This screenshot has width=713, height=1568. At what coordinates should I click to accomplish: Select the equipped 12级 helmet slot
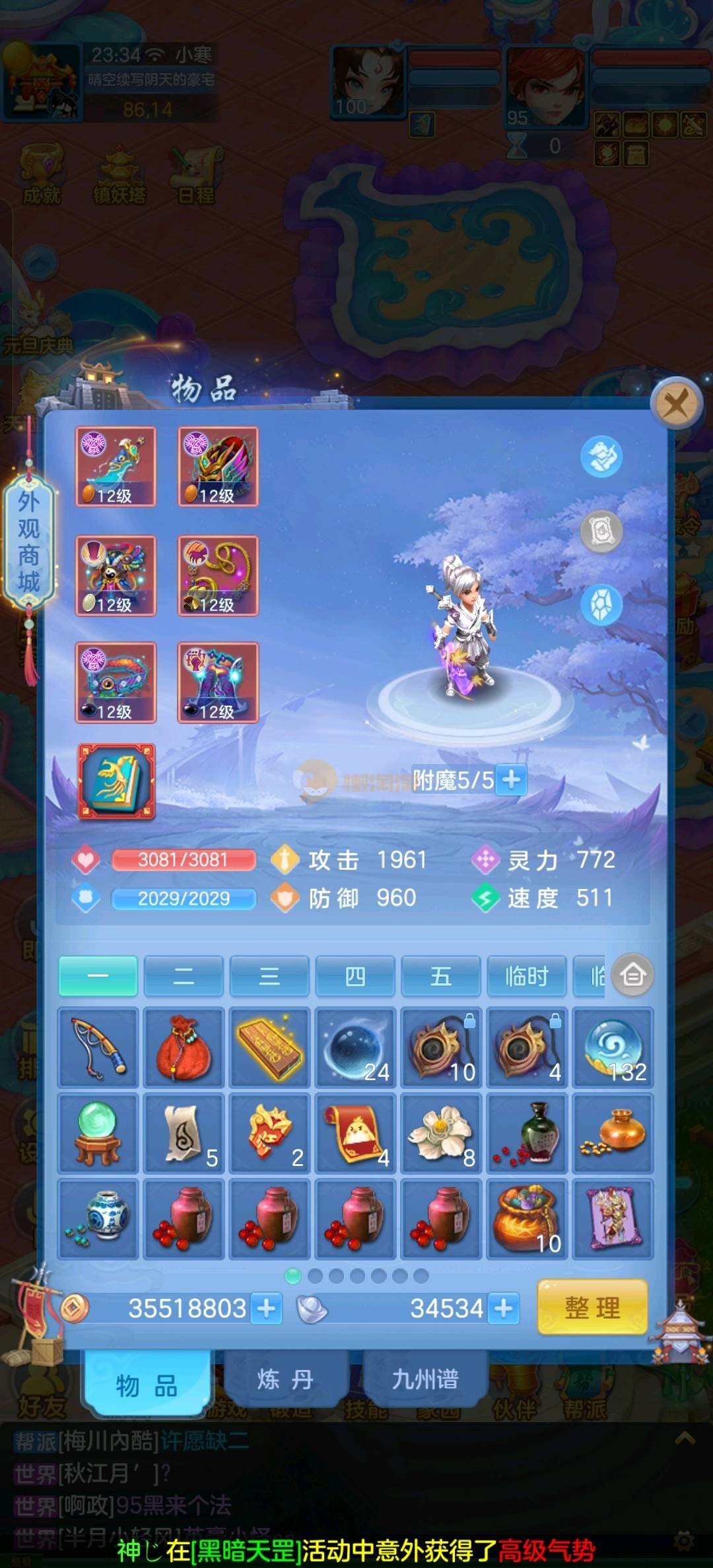[x=218, y=467]
